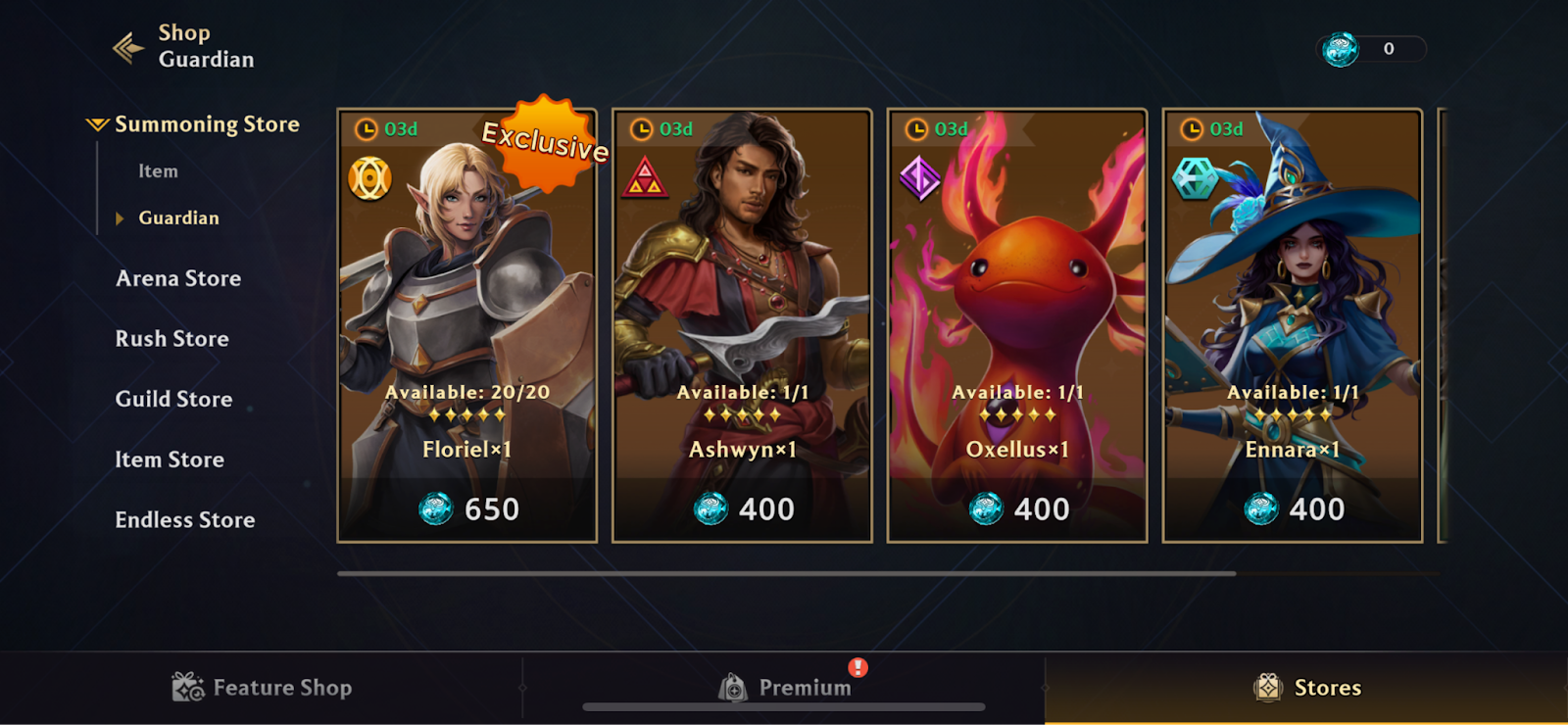This screenshot has height=725, width=1568.
Task: Switch to the Feature Shop tab
Action: coord(262,688)
